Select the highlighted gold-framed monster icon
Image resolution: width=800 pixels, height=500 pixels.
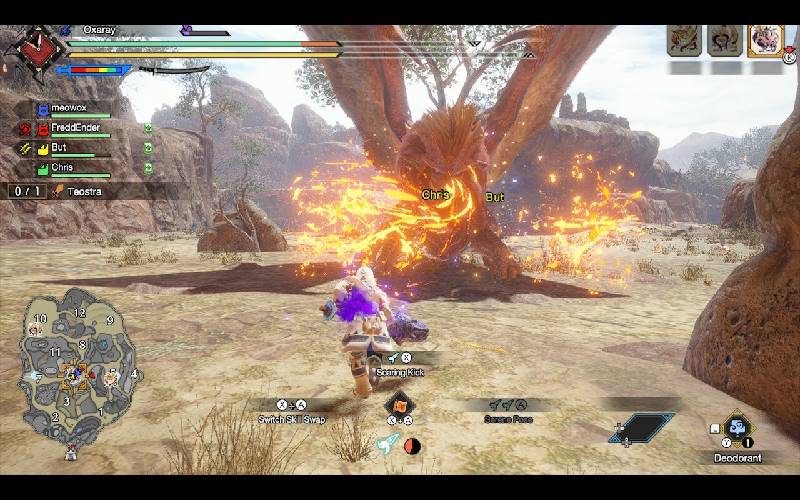point(765,41)
